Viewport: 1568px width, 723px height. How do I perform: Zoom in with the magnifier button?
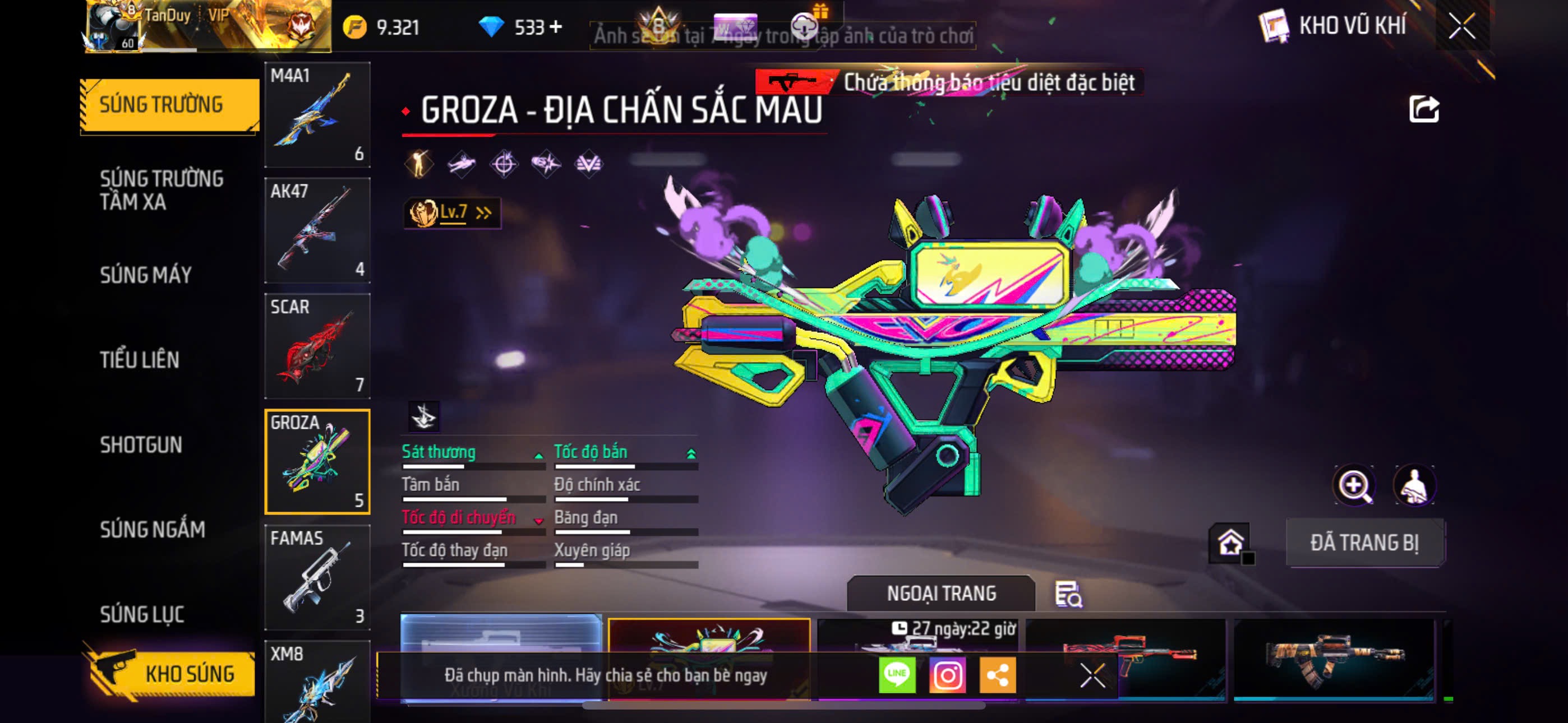tap(1353, 486)
